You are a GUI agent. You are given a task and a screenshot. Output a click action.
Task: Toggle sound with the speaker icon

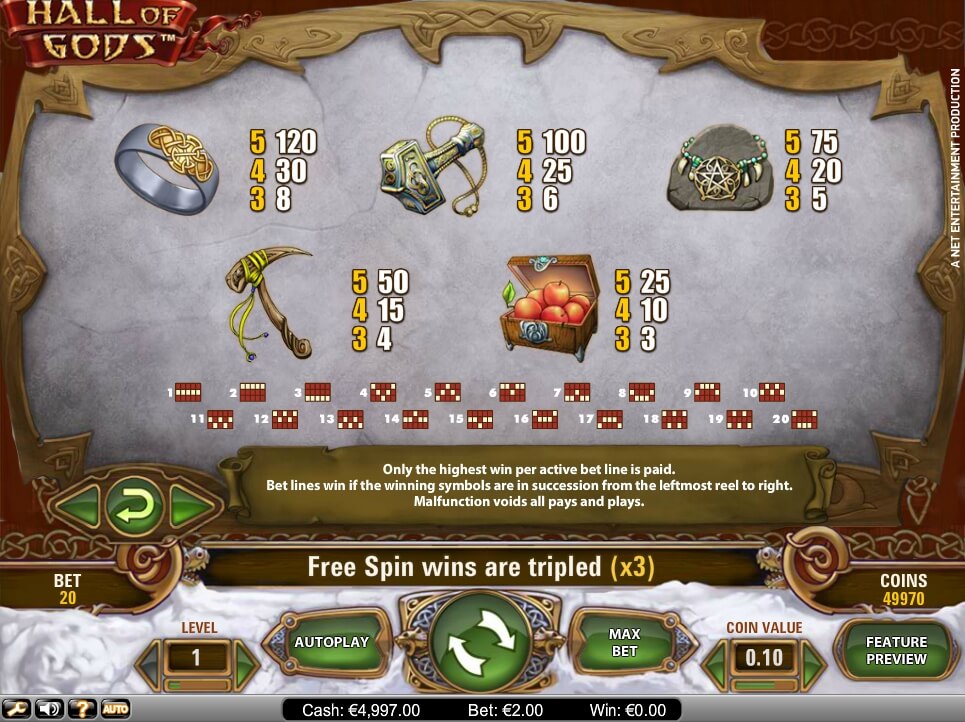[48, 709]
